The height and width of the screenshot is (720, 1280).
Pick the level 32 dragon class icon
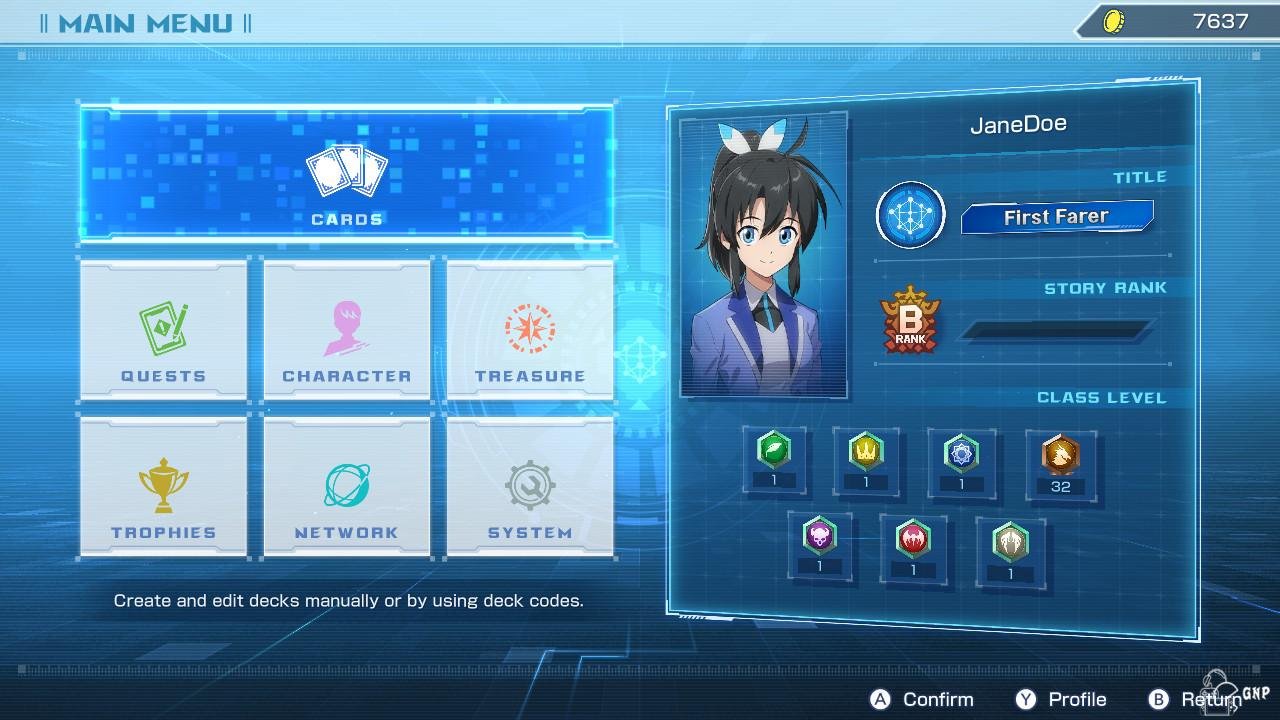point(1060,457)
